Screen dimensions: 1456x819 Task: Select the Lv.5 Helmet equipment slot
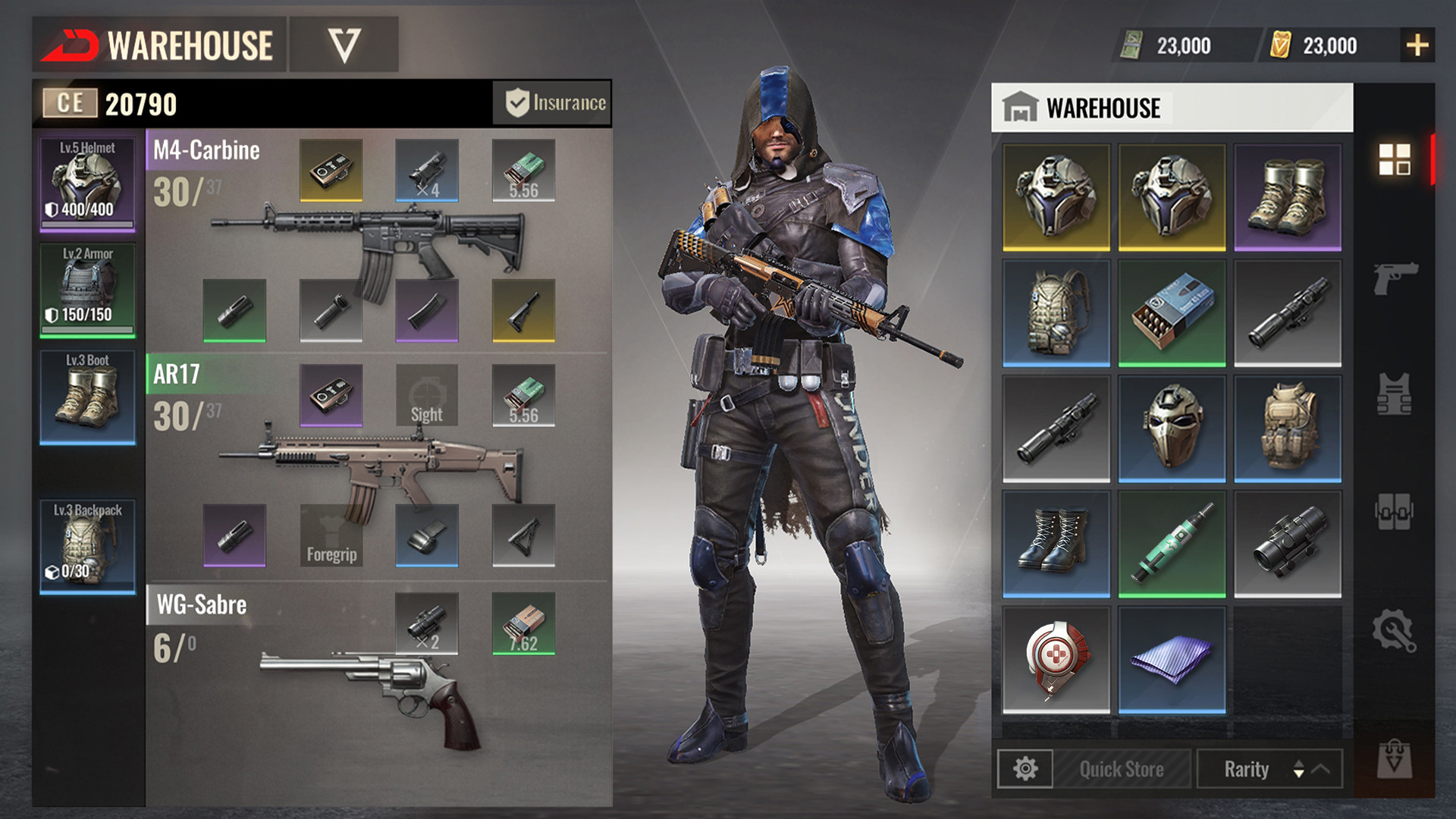pyautogui.click(x=87, y=184)
